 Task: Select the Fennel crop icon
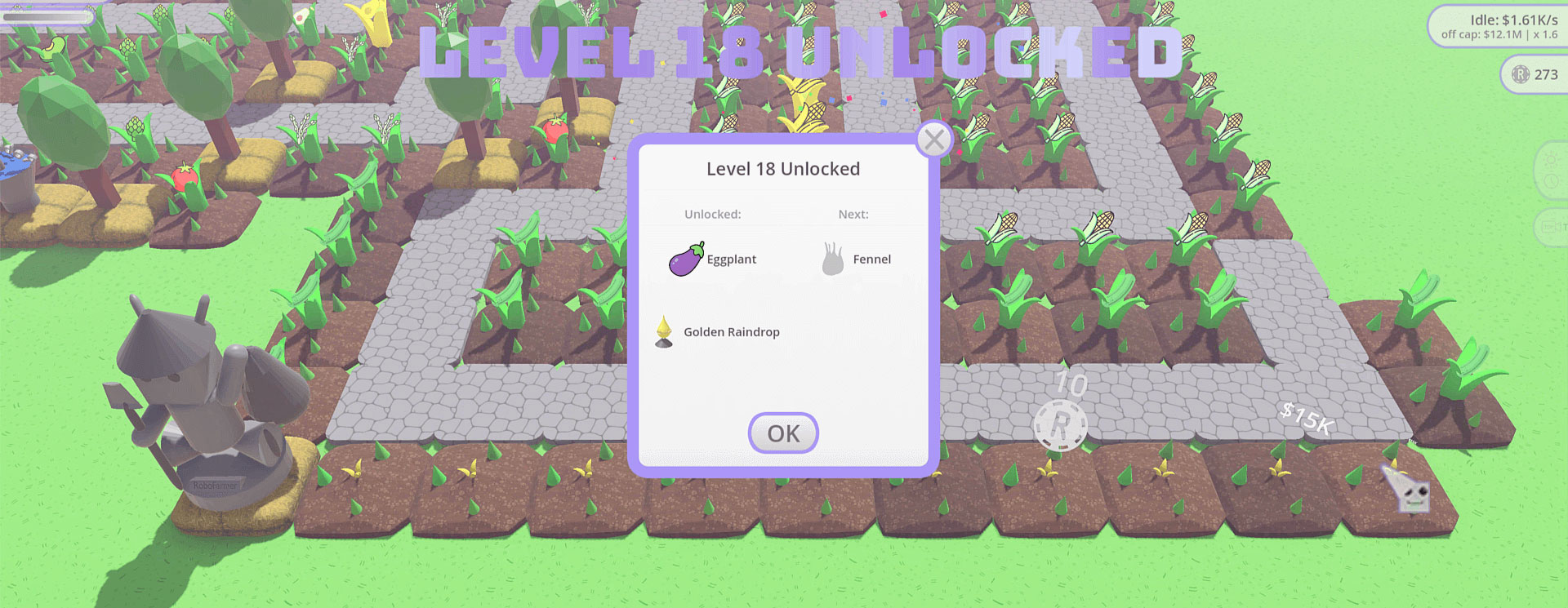[833, 260]
